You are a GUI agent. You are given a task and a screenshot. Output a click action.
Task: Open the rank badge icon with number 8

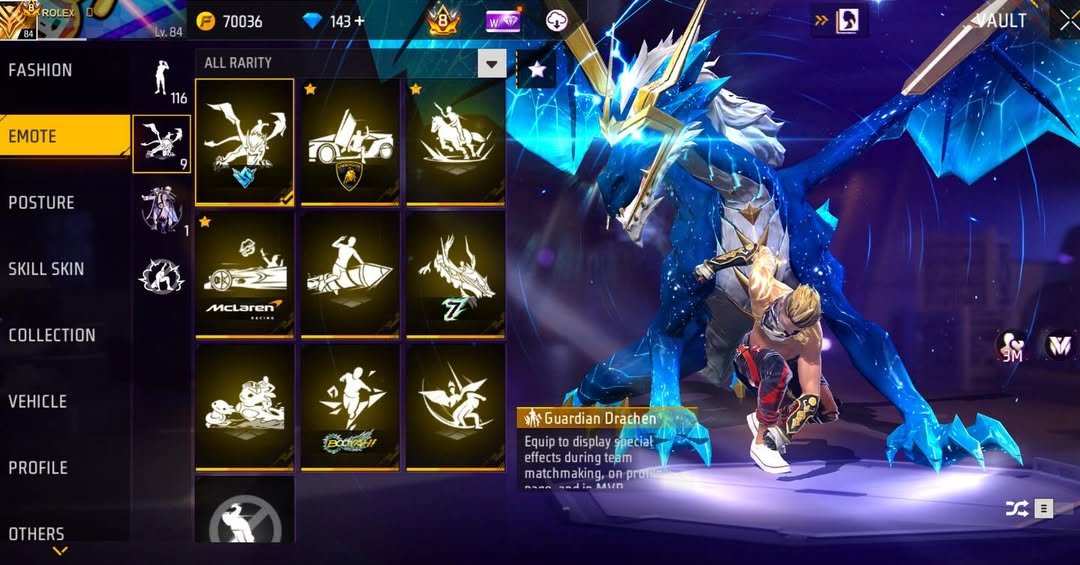coord(443,20)
